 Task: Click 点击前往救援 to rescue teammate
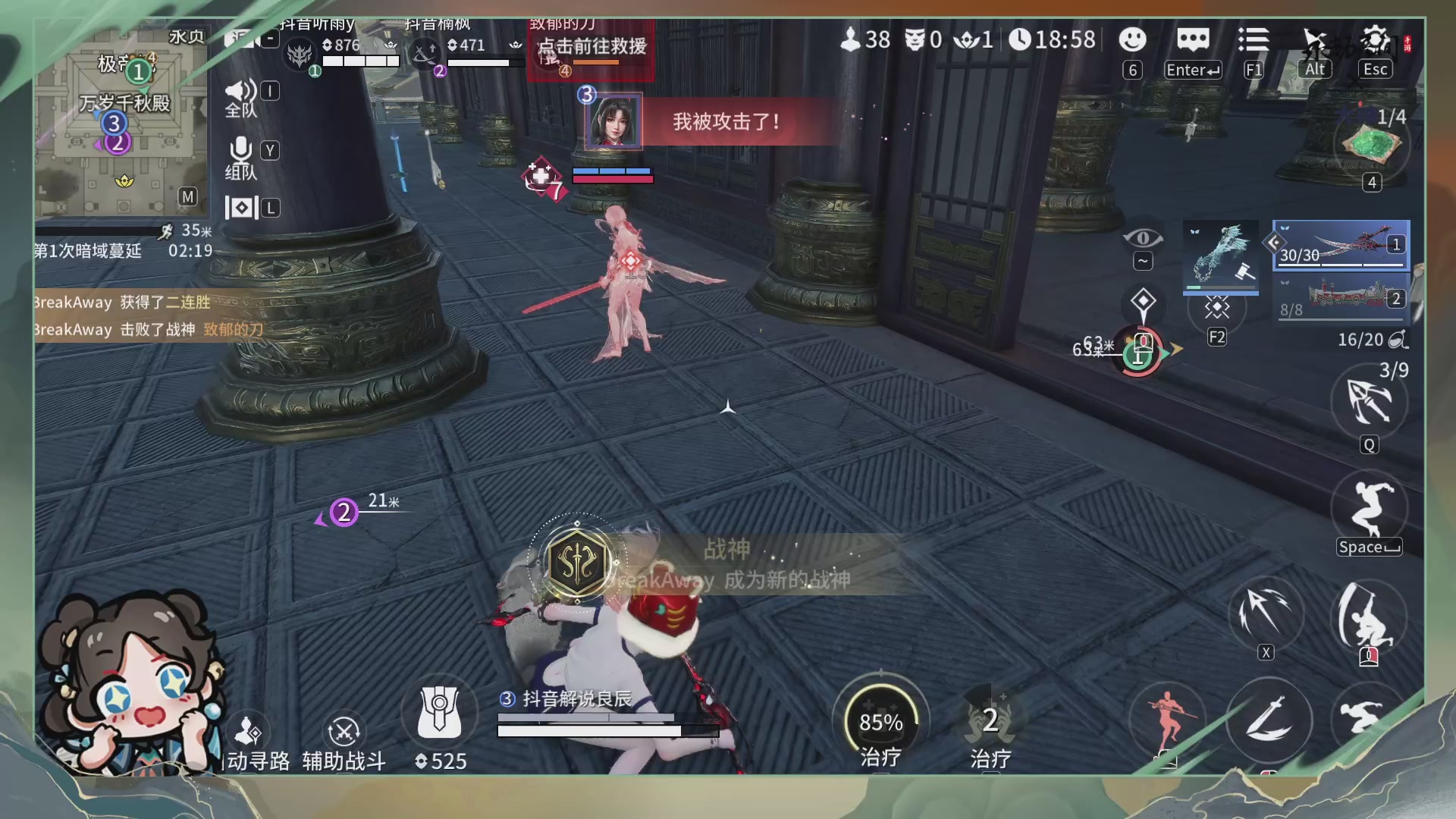coord(592,45)
